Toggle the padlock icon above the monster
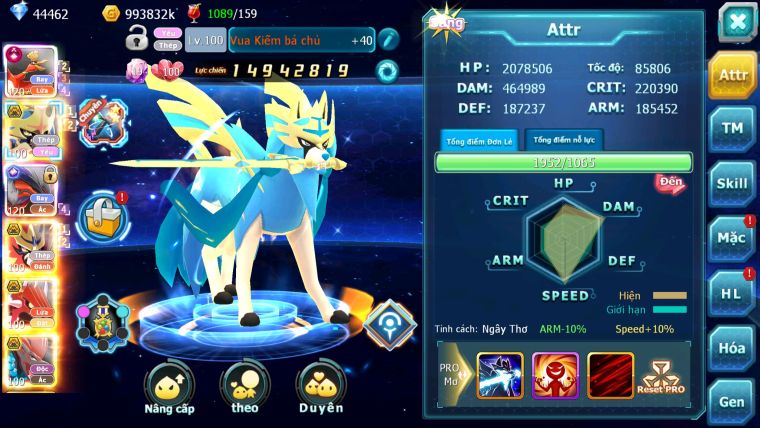Screen dimensions: 760x428 click(x=138, y=39)
